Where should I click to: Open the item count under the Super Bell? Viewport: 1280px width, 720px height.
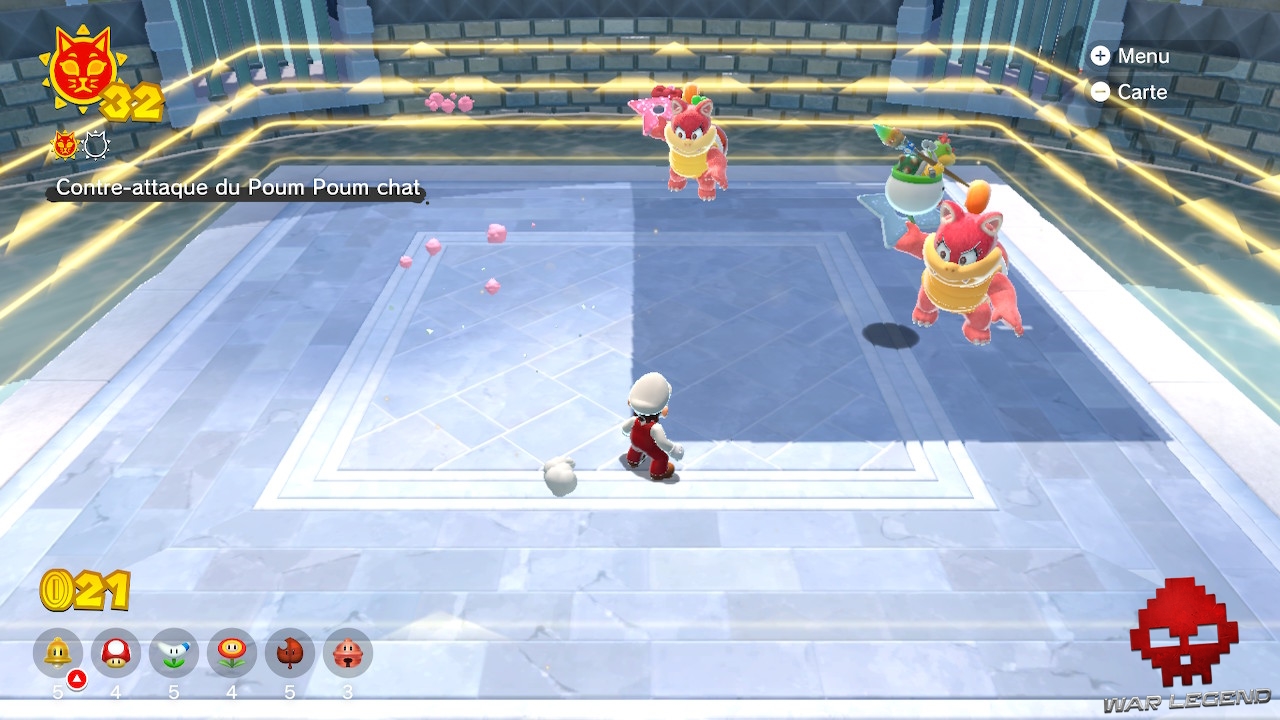point(57,690)
